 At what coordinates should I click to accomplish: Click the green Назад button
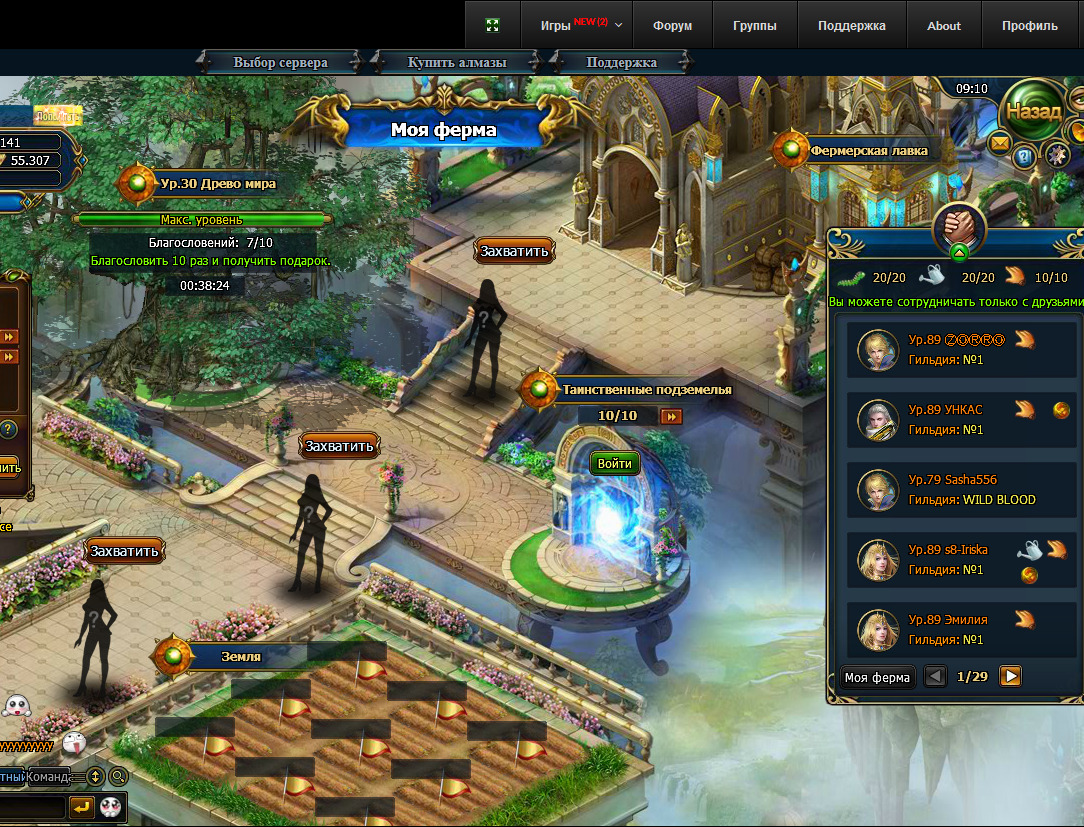click(1033, 111)
